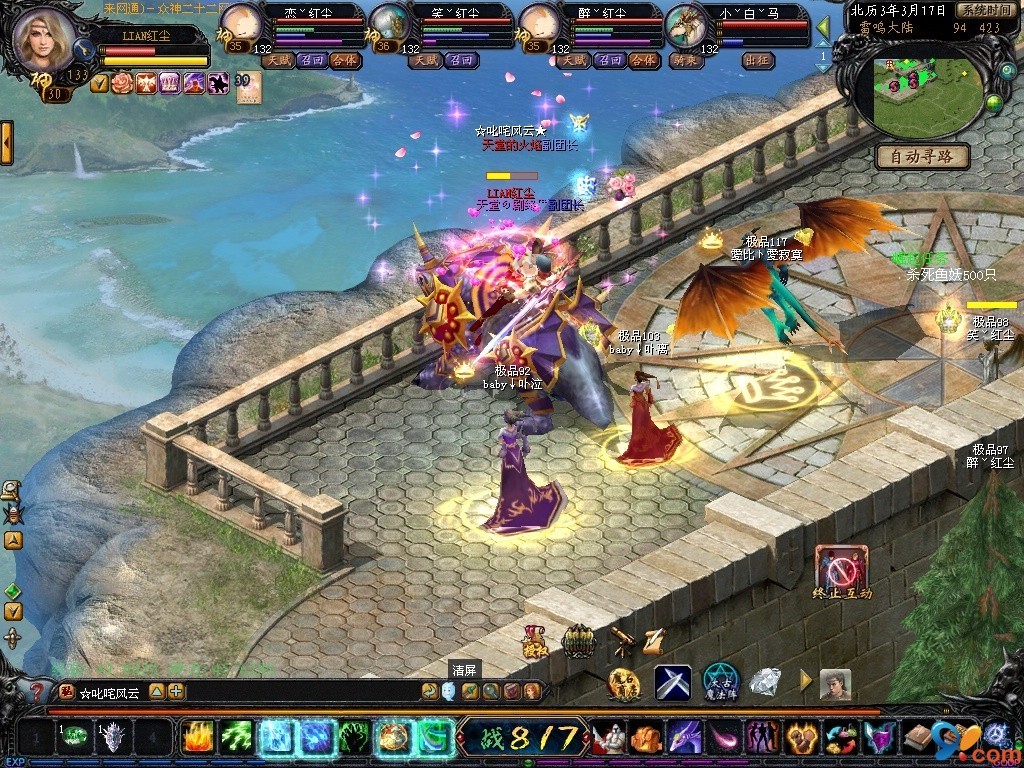This screenshot has width=1024, height=768.
Task: Activate the fire flame skill icon
Action: click(197, 737)
